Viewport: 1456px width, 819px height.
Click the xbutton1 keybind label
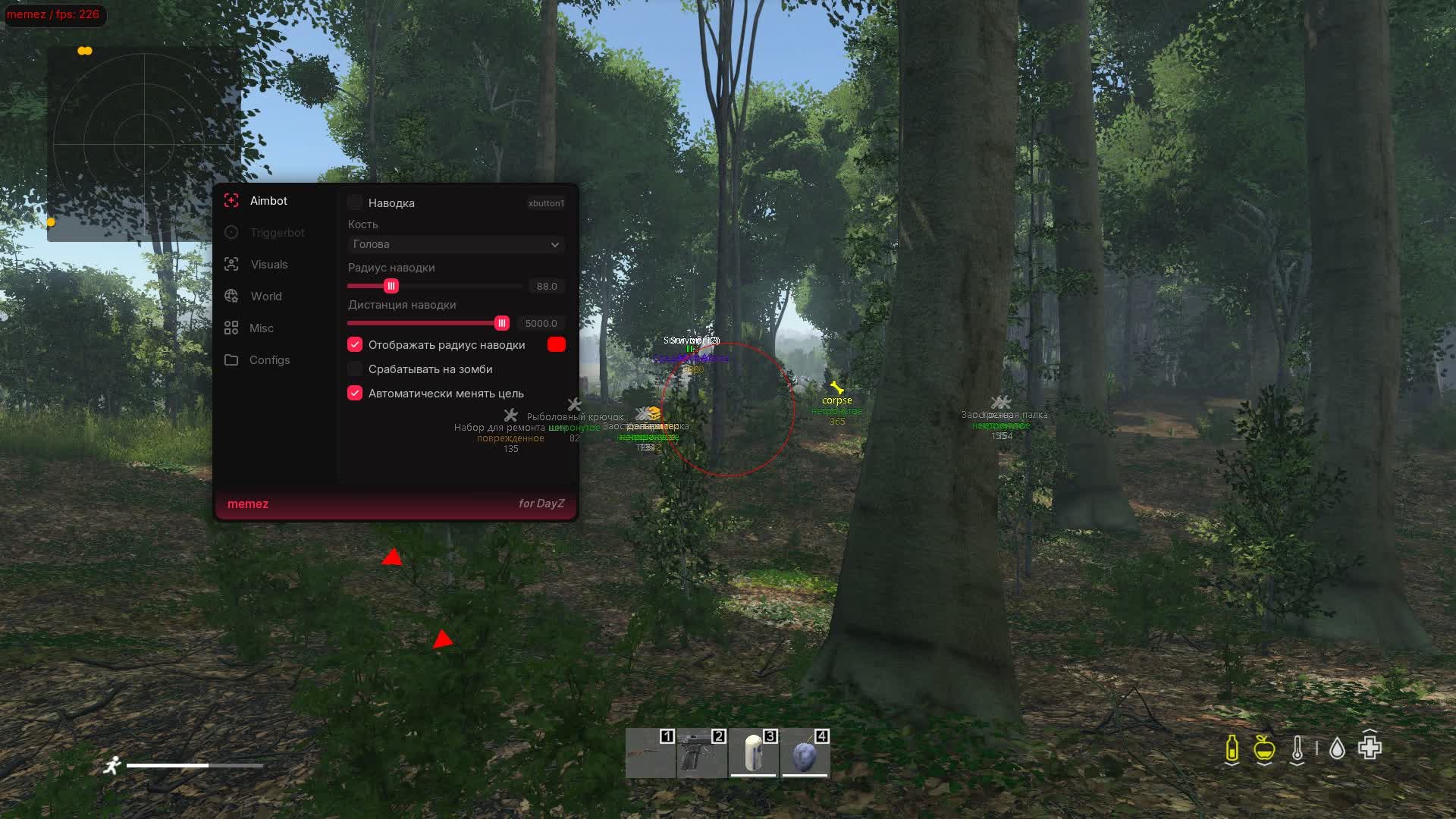click(x=546, y=202)
